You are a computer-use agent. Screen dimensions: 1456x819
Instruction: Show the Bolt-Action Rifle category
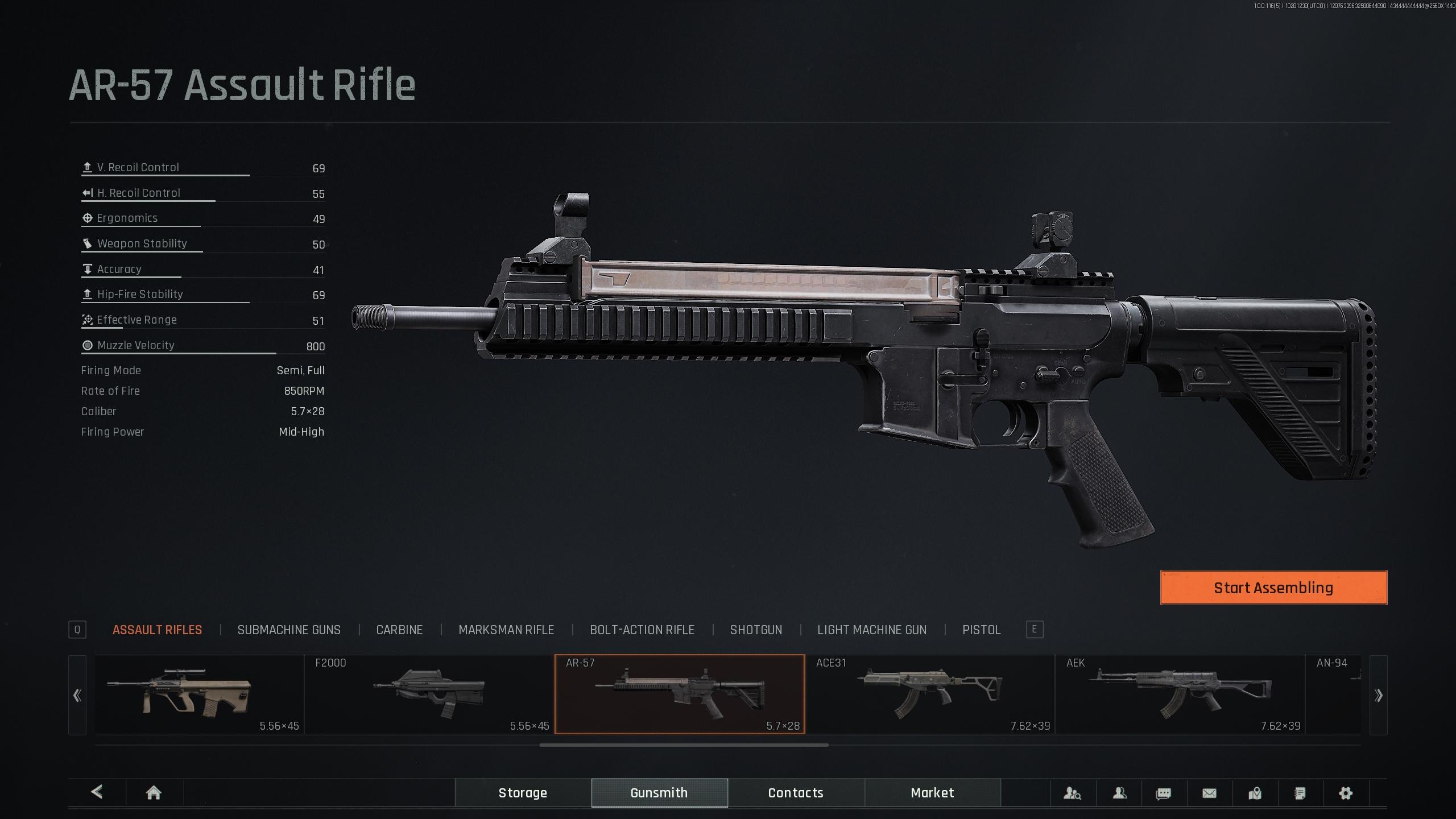pos(642,630)
